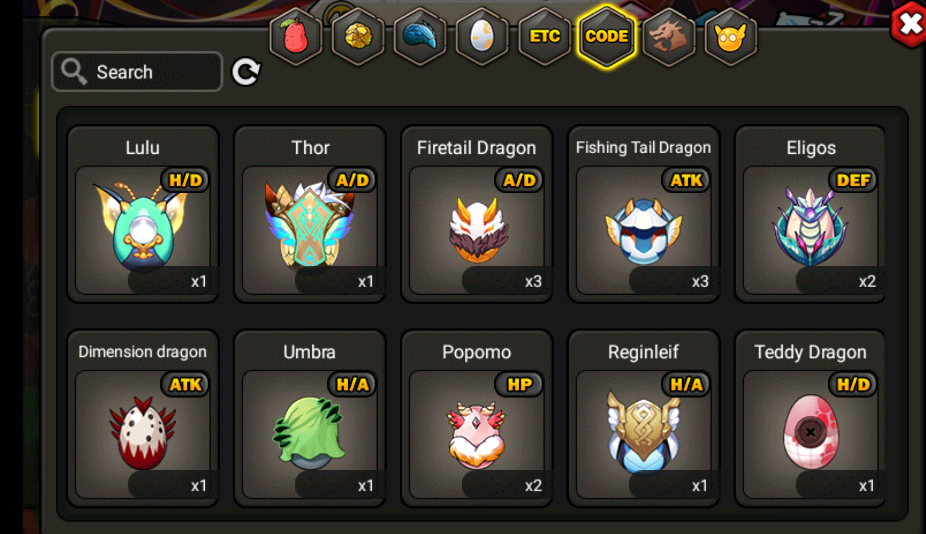926x534 pixels.
Task: Switch to the ETC tab
Action: pos(544,37)
